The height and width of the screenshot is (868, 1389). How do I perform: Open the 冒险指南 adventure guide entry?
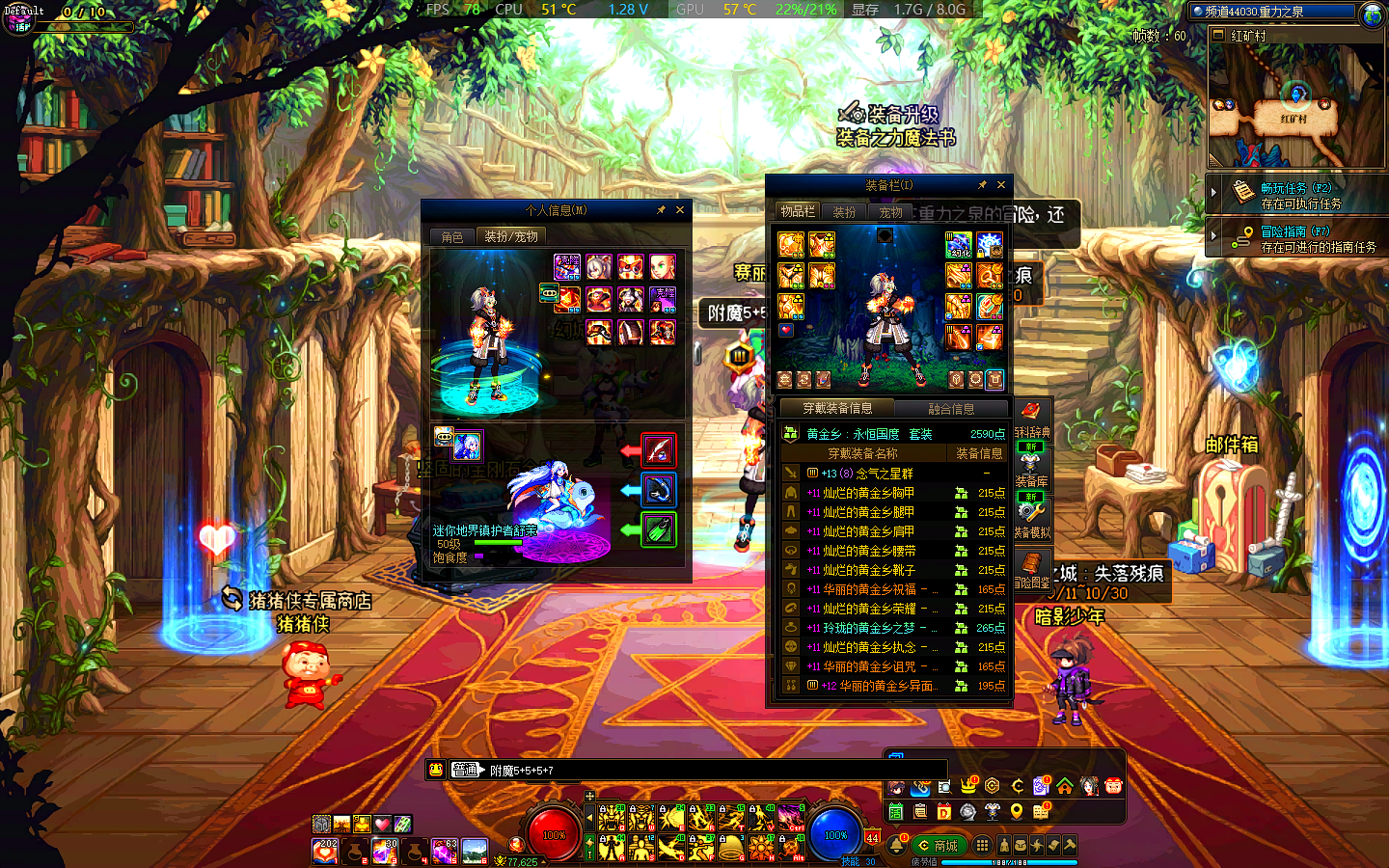point(1296,238)
